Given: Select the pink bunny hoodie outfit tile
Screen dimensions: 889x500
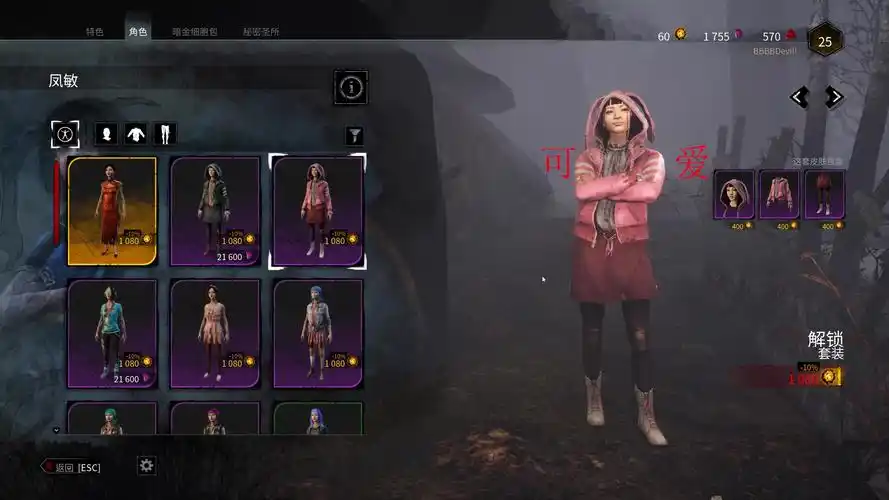Looking at the screenshot, I should (x=317, y=210).
